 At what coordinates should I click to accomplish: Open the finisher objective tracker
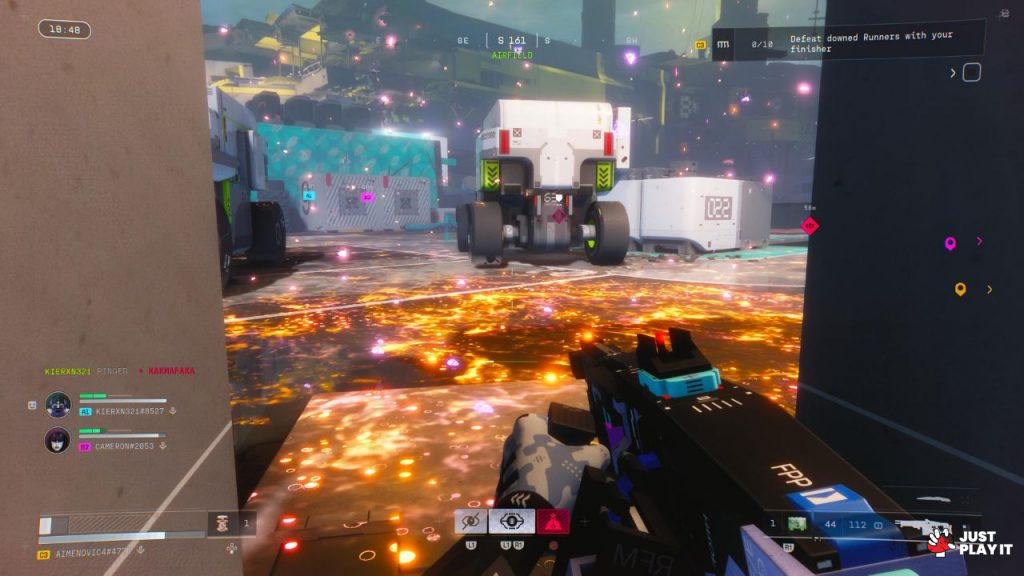click(x=848, y=43)
